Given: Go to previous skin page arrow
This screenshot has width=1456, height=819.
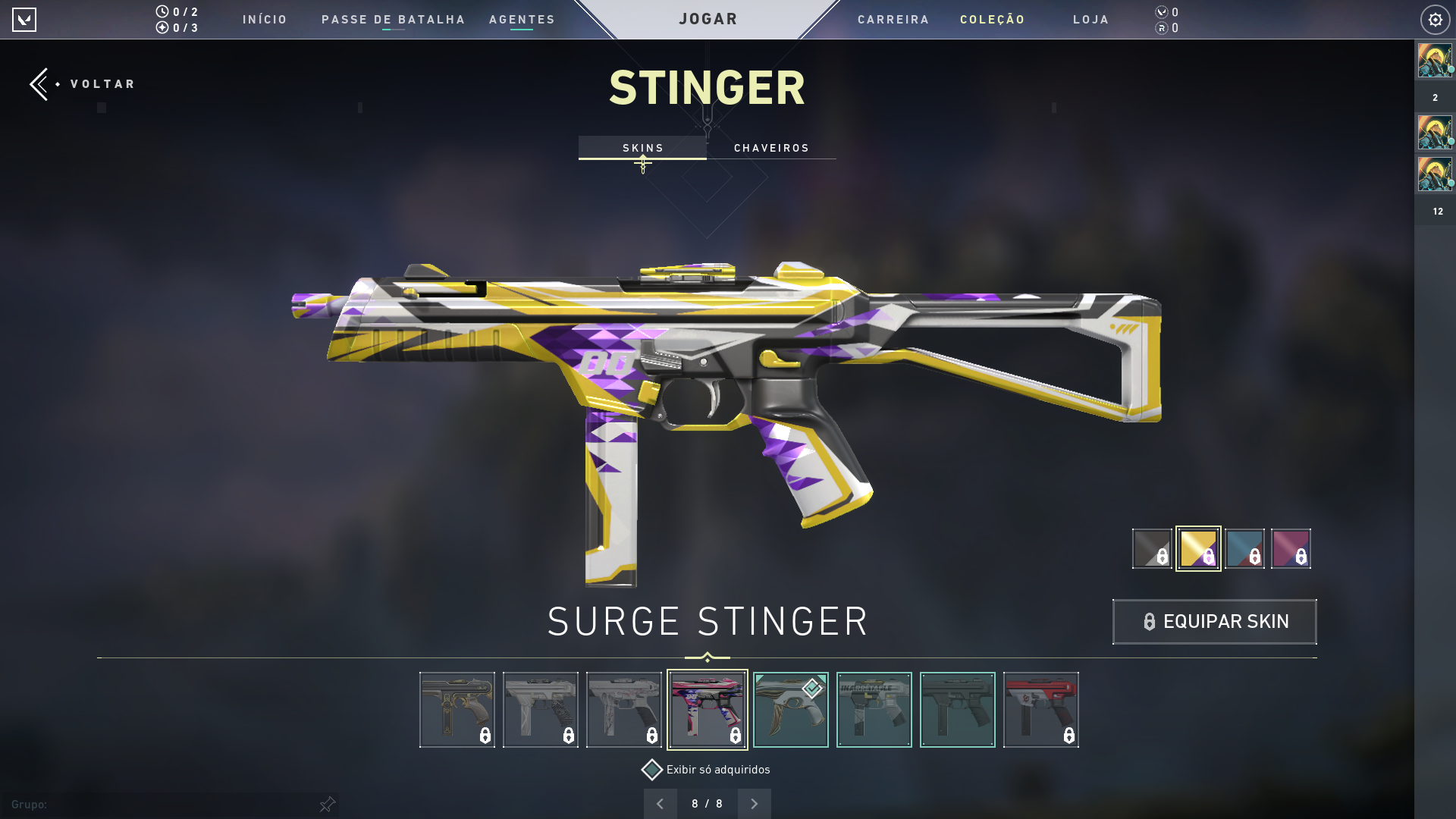Looking at the screenshot, I should click(x=660, y=803).
